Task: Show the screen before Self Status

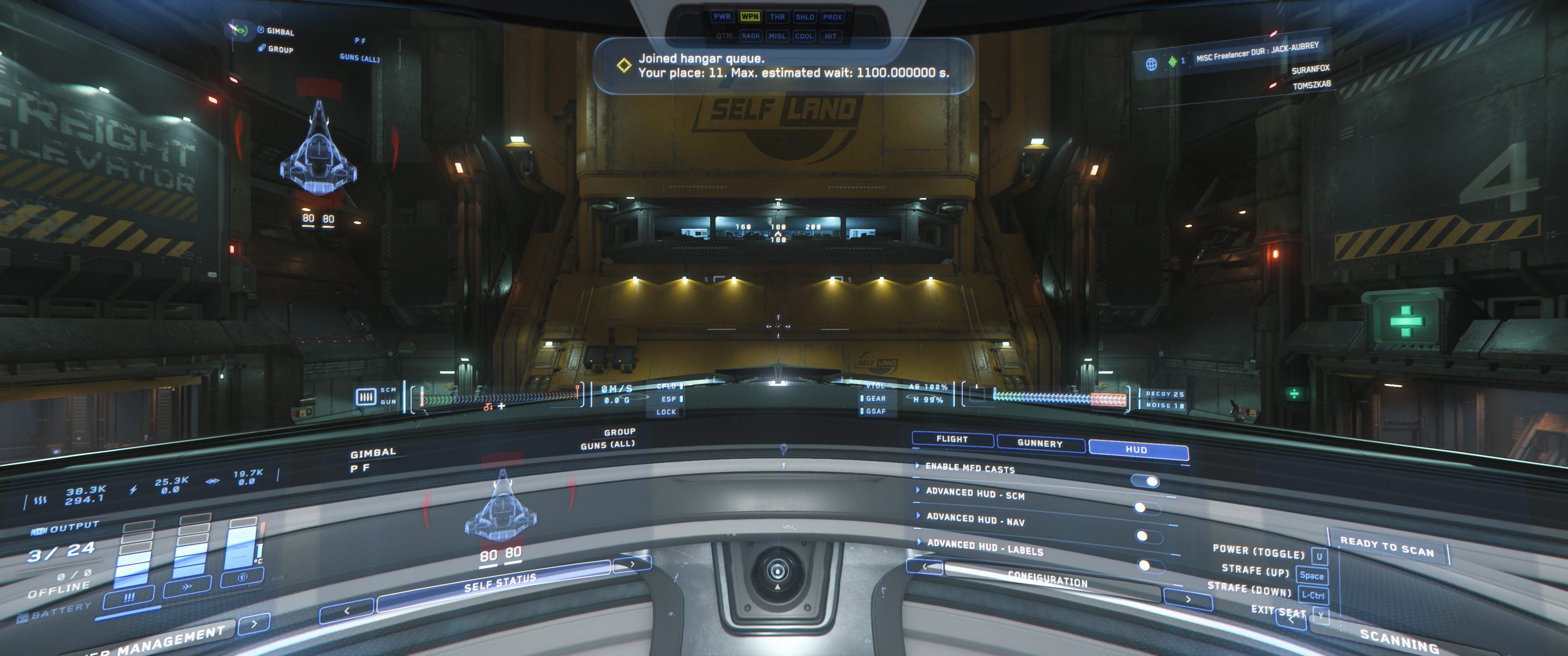Action: point(346,610)
